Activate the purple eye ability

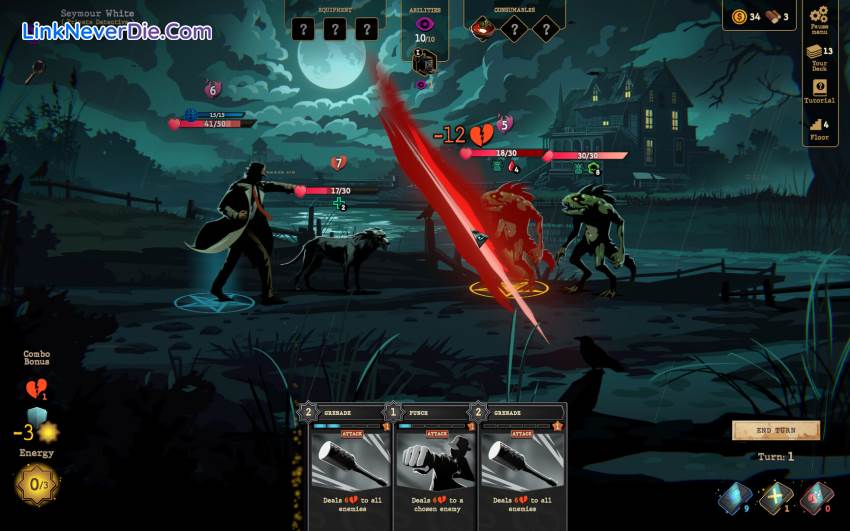(425, 23)
